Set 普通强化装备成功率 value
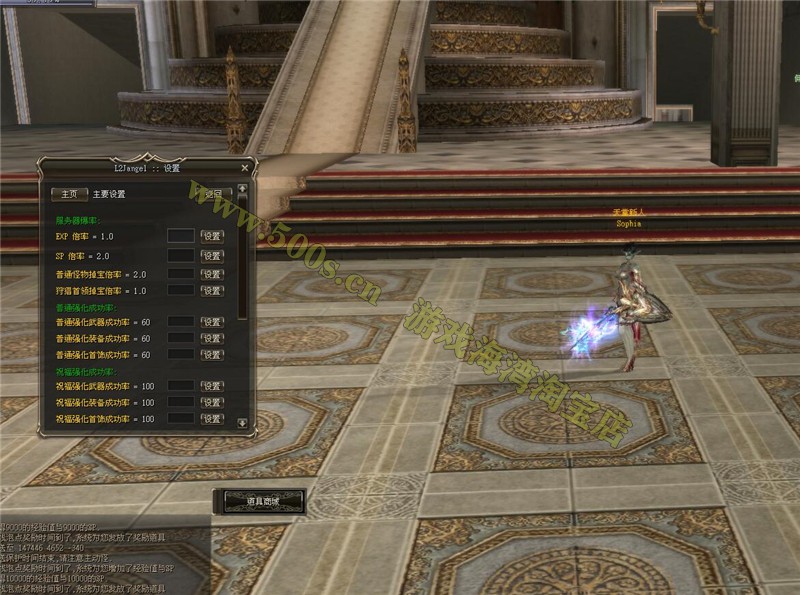Viewport: 800px width, 595px height. [212, 339]
